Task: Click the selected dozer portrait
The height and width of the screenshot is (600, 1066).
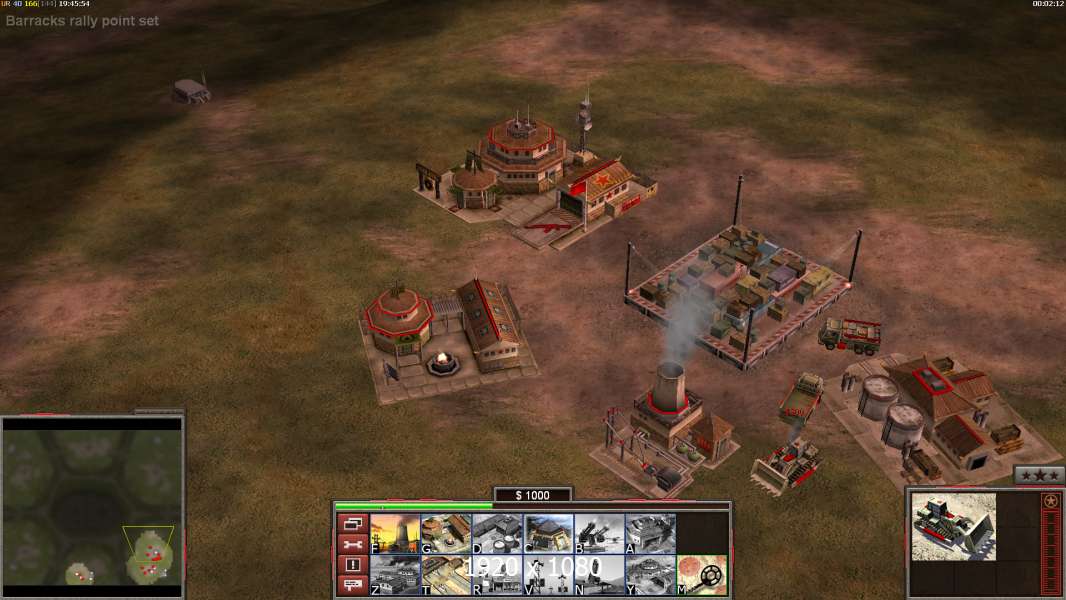Action: (954, 526)
